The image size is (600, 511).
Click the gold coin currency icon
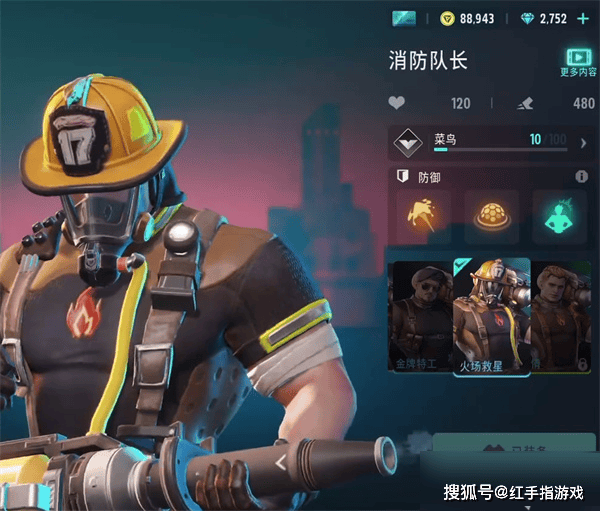click(x=448, y=18)
